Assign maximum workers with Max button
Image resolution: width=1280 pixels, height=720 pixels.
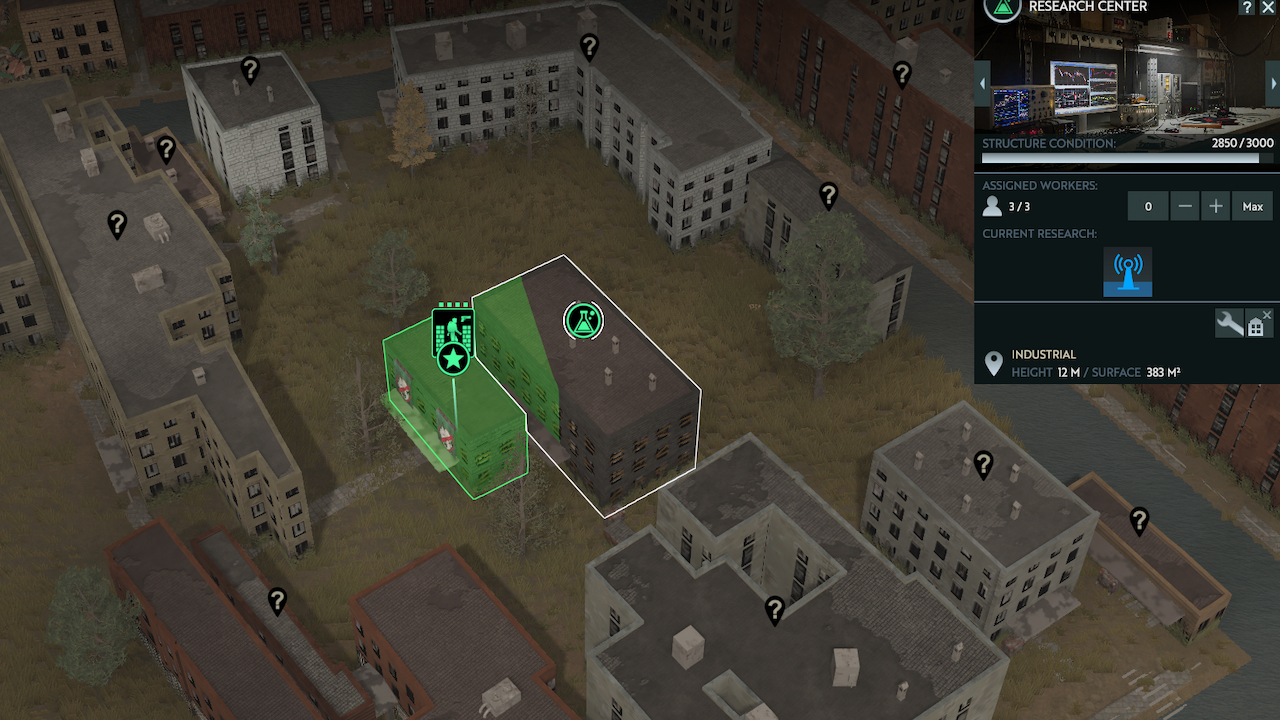tap(1252, 207)
